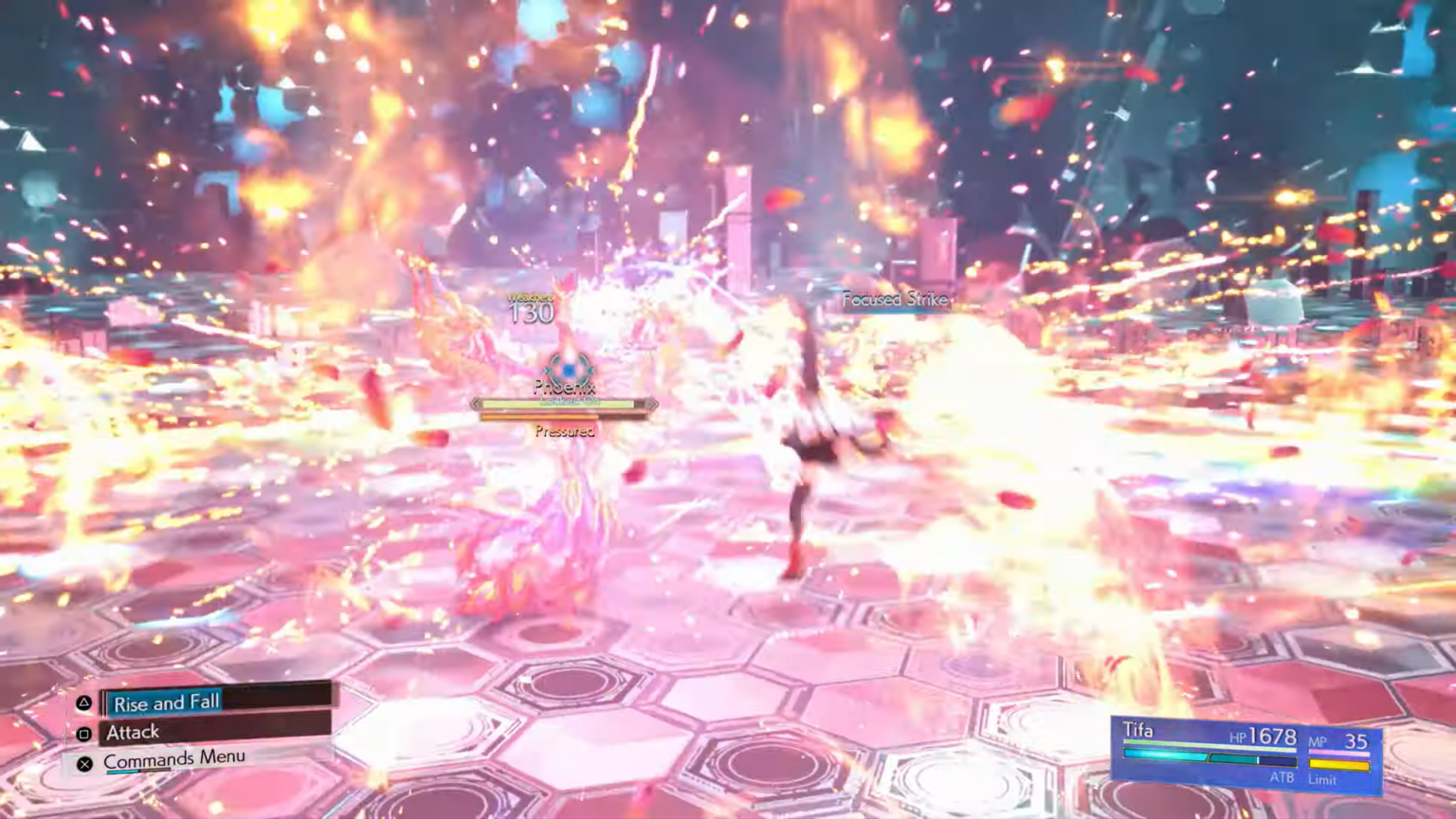Image resolution: width=1456 pixels, height=819 pixels.
Task: Choose the Attack shortcut command
Action: [133, 732]
